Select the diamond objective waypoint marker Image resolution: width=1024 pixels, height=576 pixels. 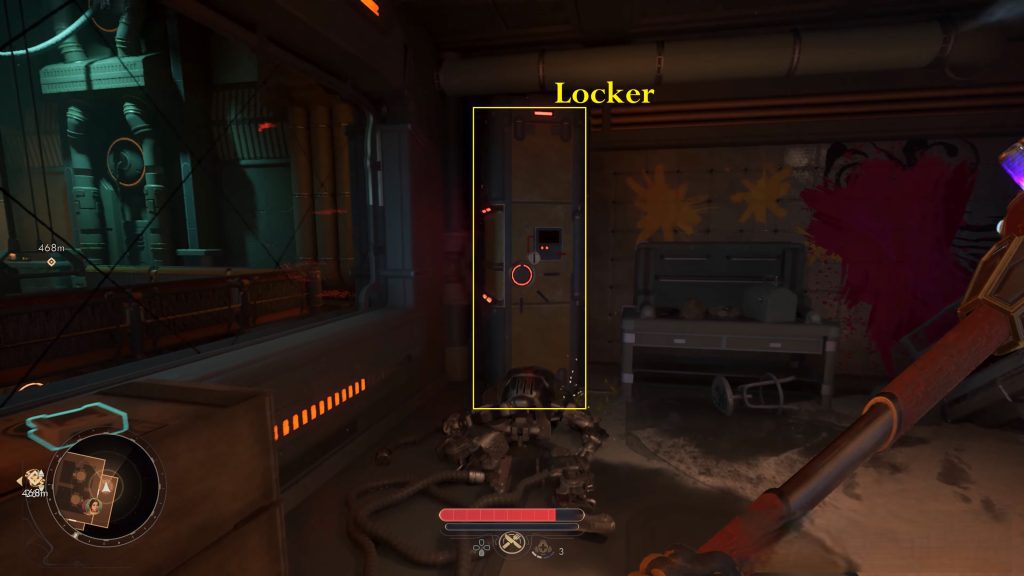tap(52, 262)
